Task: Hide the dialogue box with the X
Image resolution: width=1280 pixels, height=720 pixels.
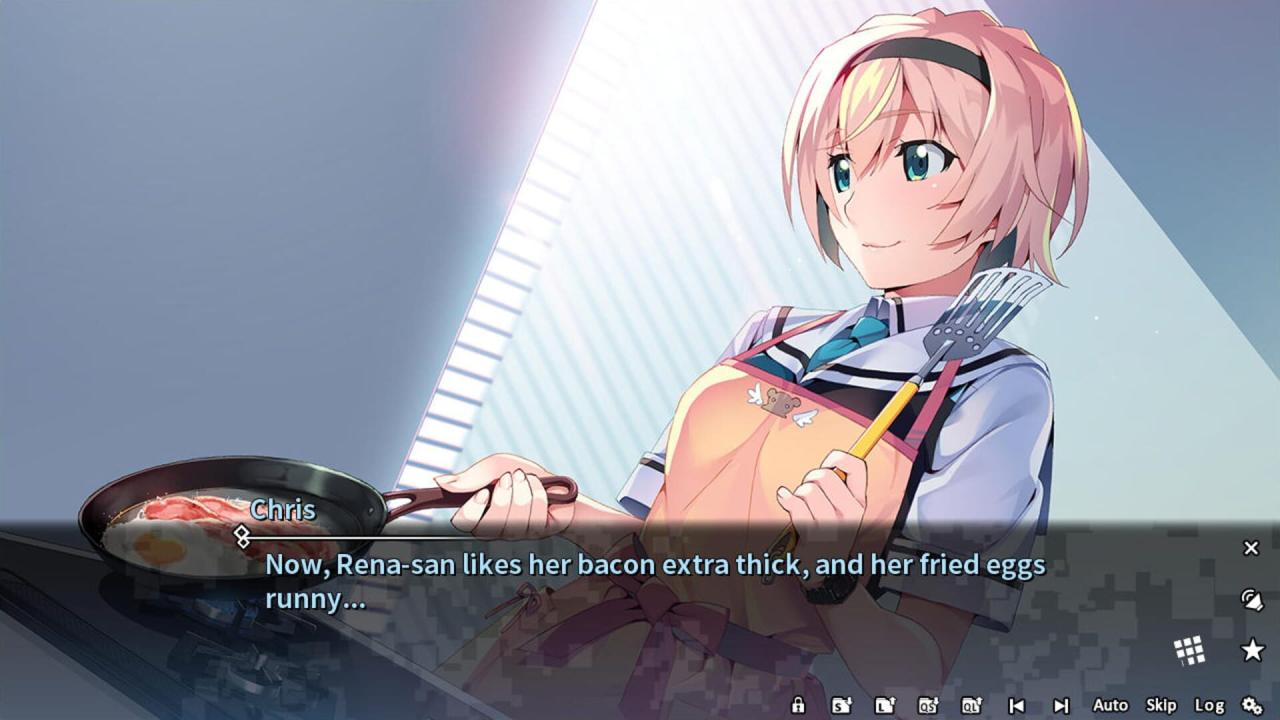Action: pyautogui.click(x=1251, y=547)
